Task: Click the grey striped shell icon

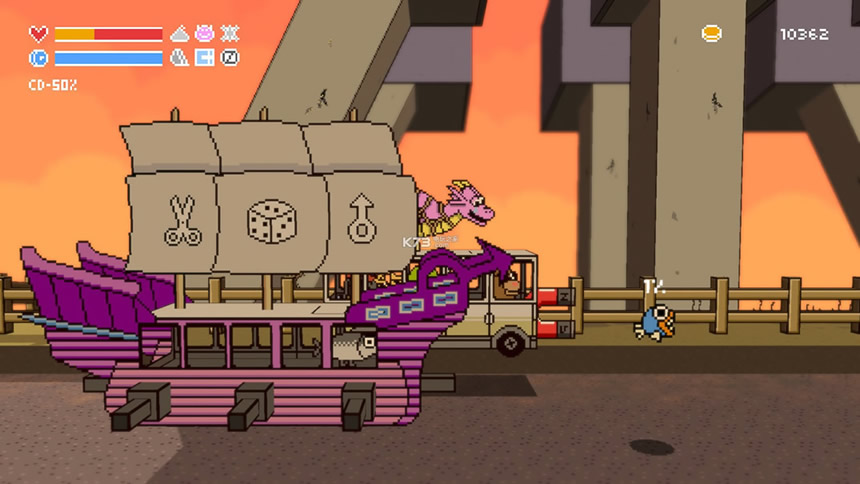Action: (180, 58)
